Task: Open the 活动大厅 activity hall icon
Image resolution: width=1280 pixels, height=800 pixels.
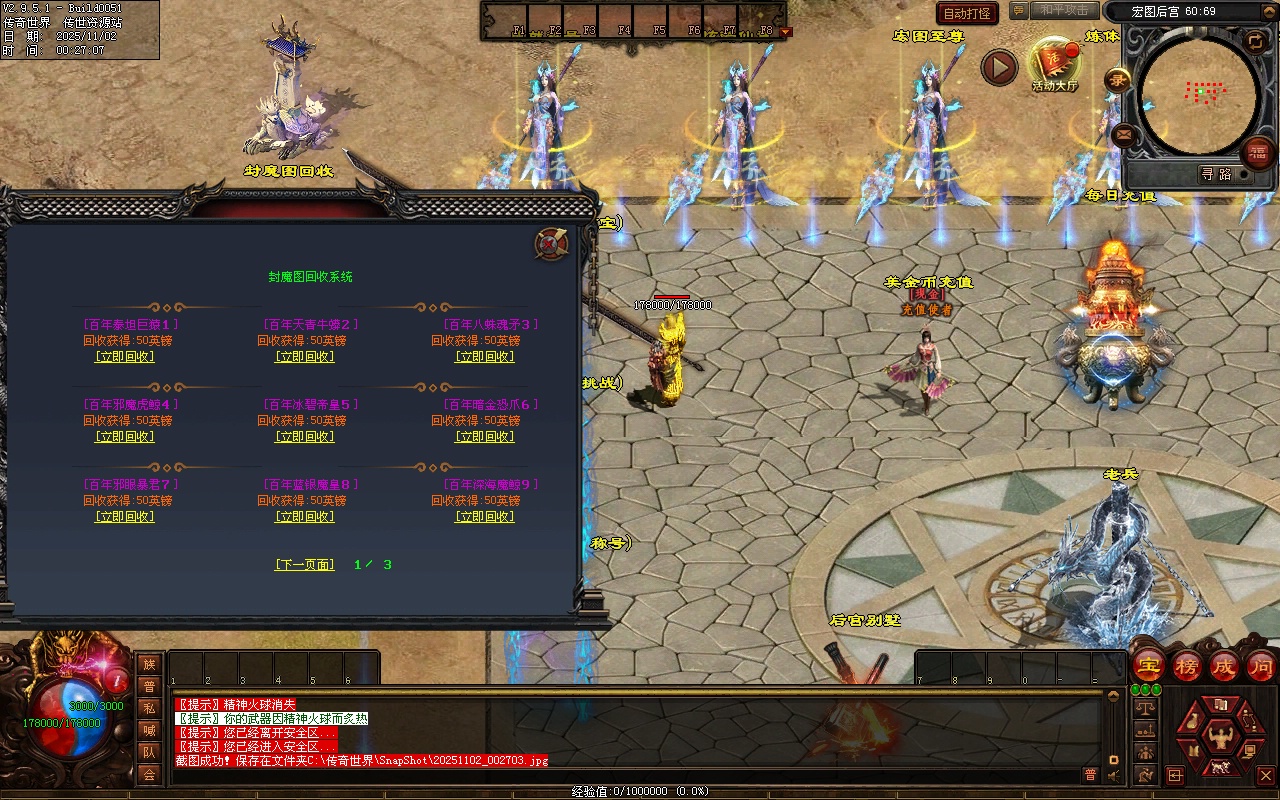Action: 1055,65
